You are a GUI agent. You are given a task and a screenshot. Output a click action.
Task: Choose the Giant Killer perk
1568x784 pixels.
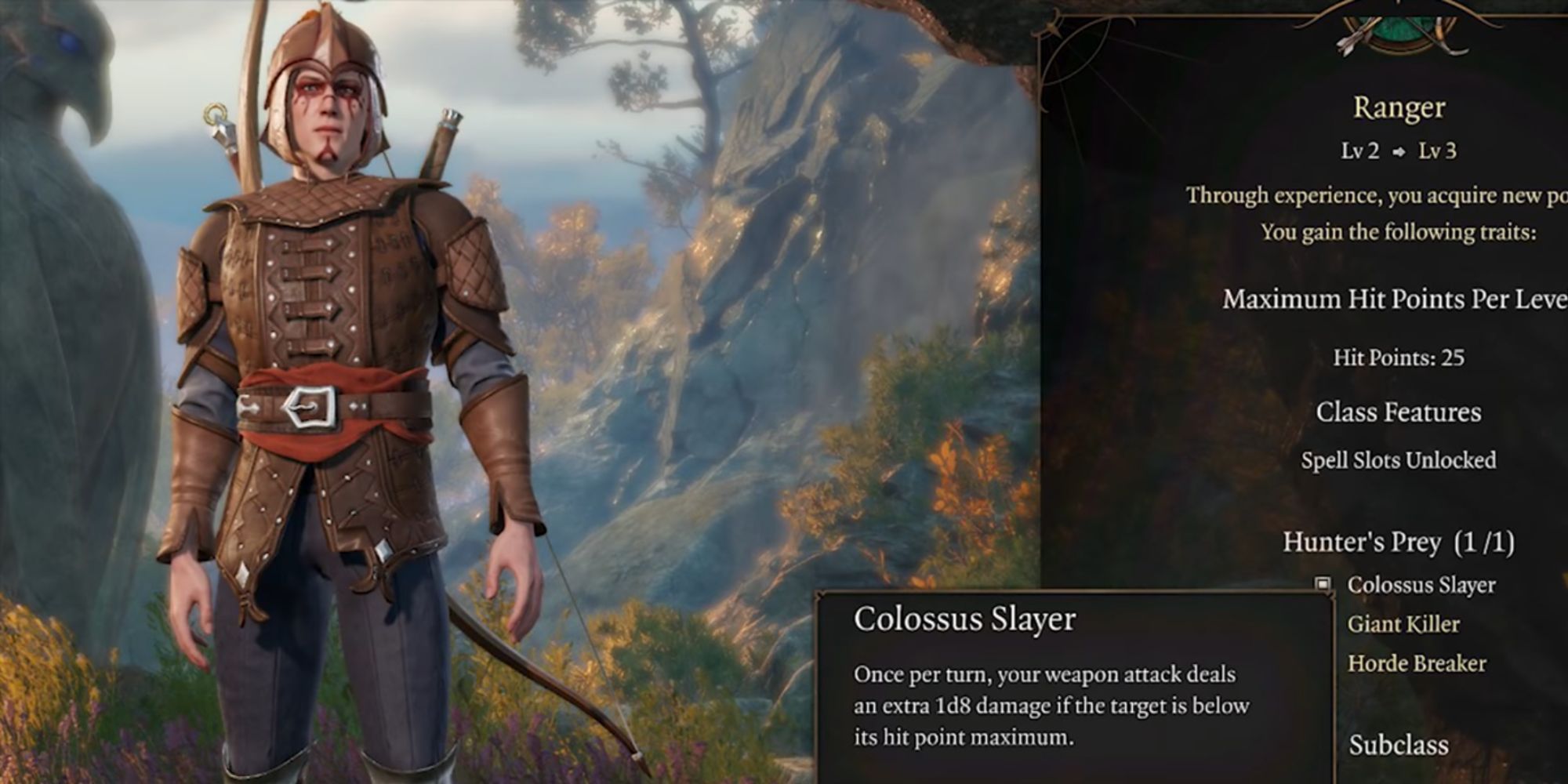click(1403, 624)
